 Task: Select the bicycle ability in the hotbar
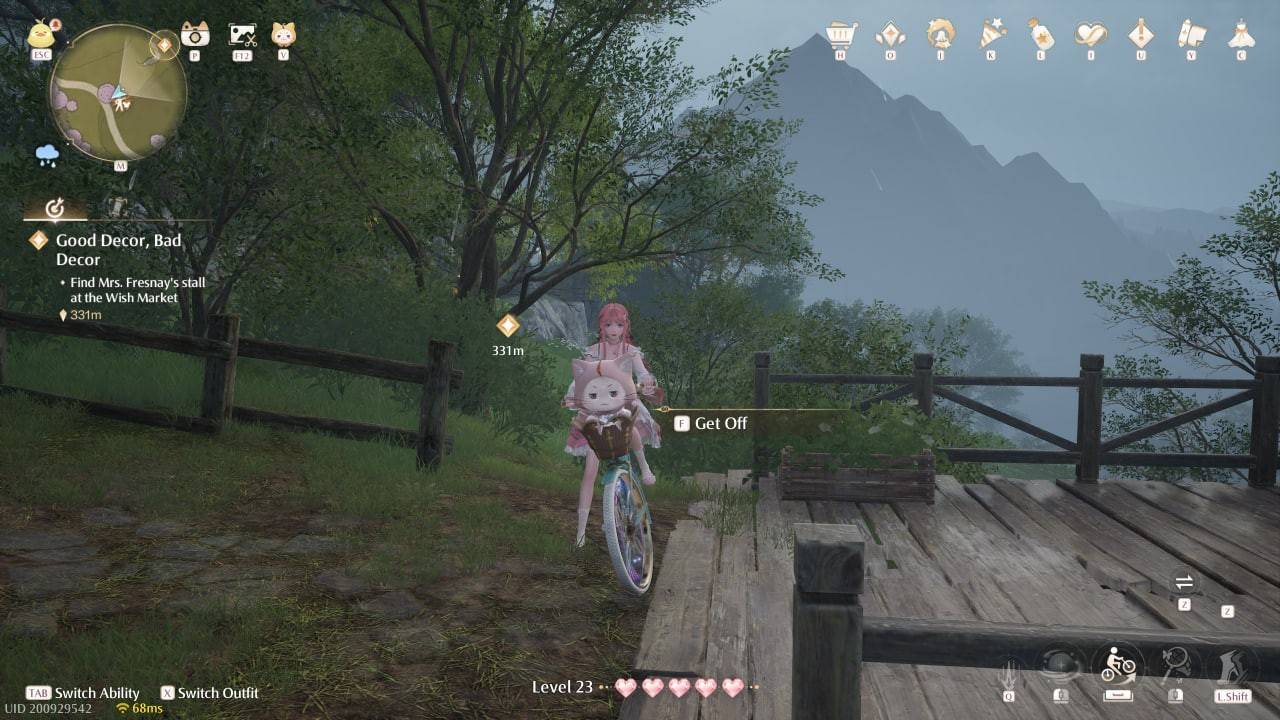pyautogui.click(x=1118, y=665)
